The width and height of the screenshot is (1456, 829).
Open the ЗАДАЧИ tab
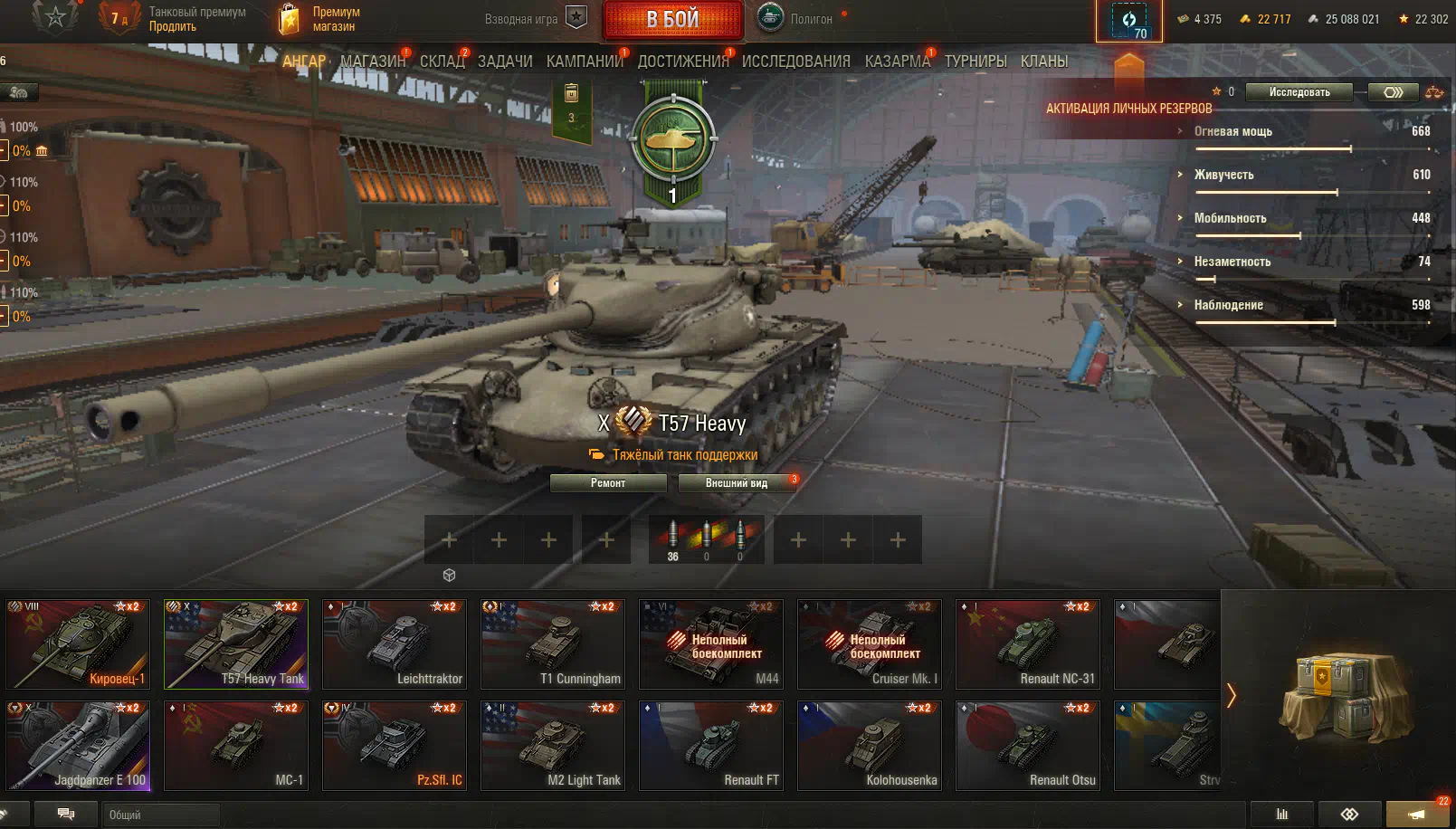[x=505, y=62]
